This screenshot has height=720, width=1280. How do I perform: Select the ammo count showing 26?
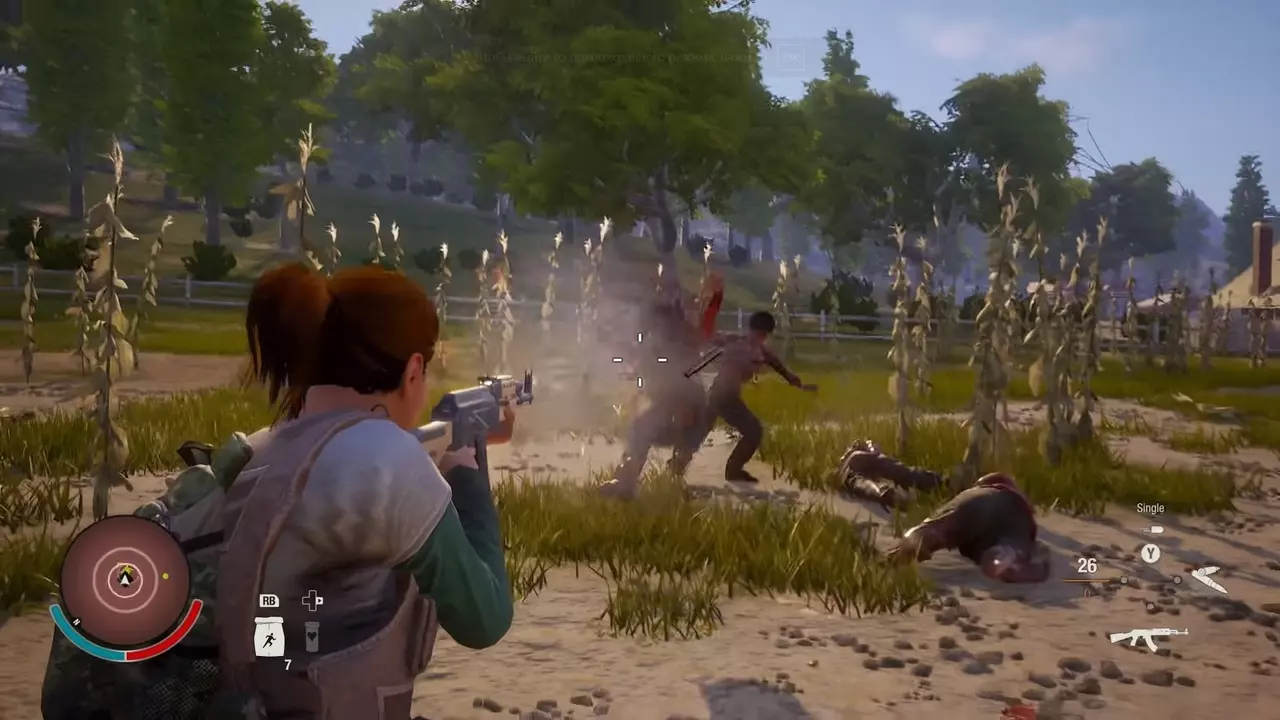[x=1086, y=565]
